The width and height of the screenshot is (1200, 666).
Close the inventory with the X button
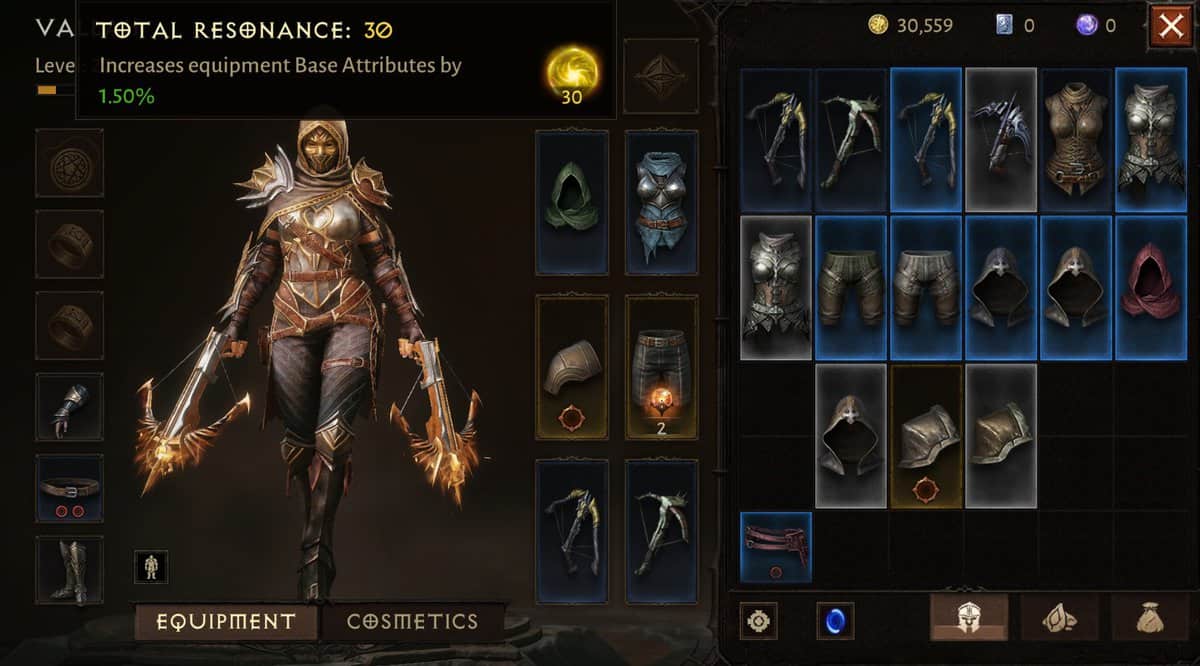[x=1170, y=25]
